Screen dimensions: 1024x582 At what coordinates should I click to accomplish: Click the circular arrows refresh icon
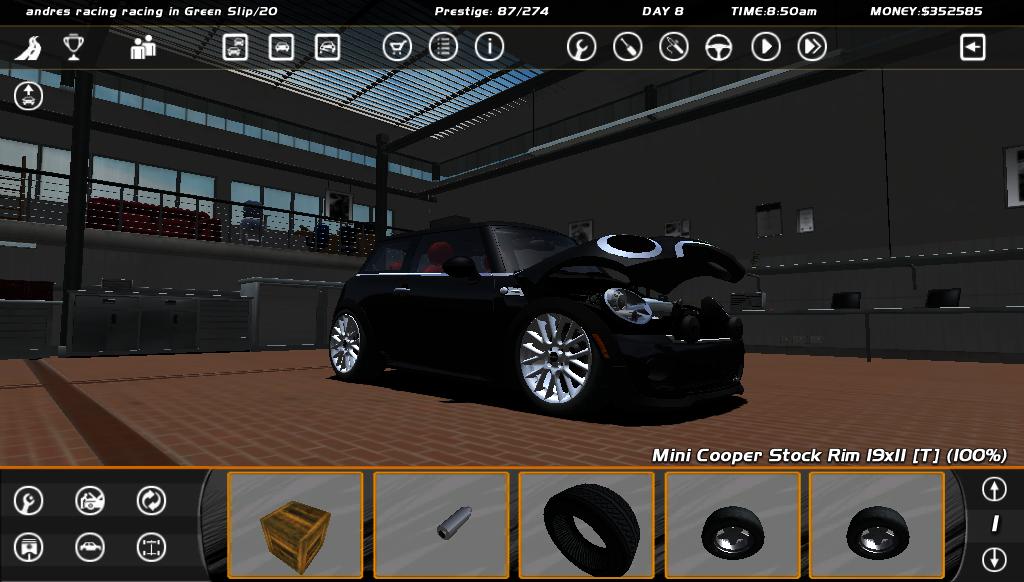pos(151,500)
